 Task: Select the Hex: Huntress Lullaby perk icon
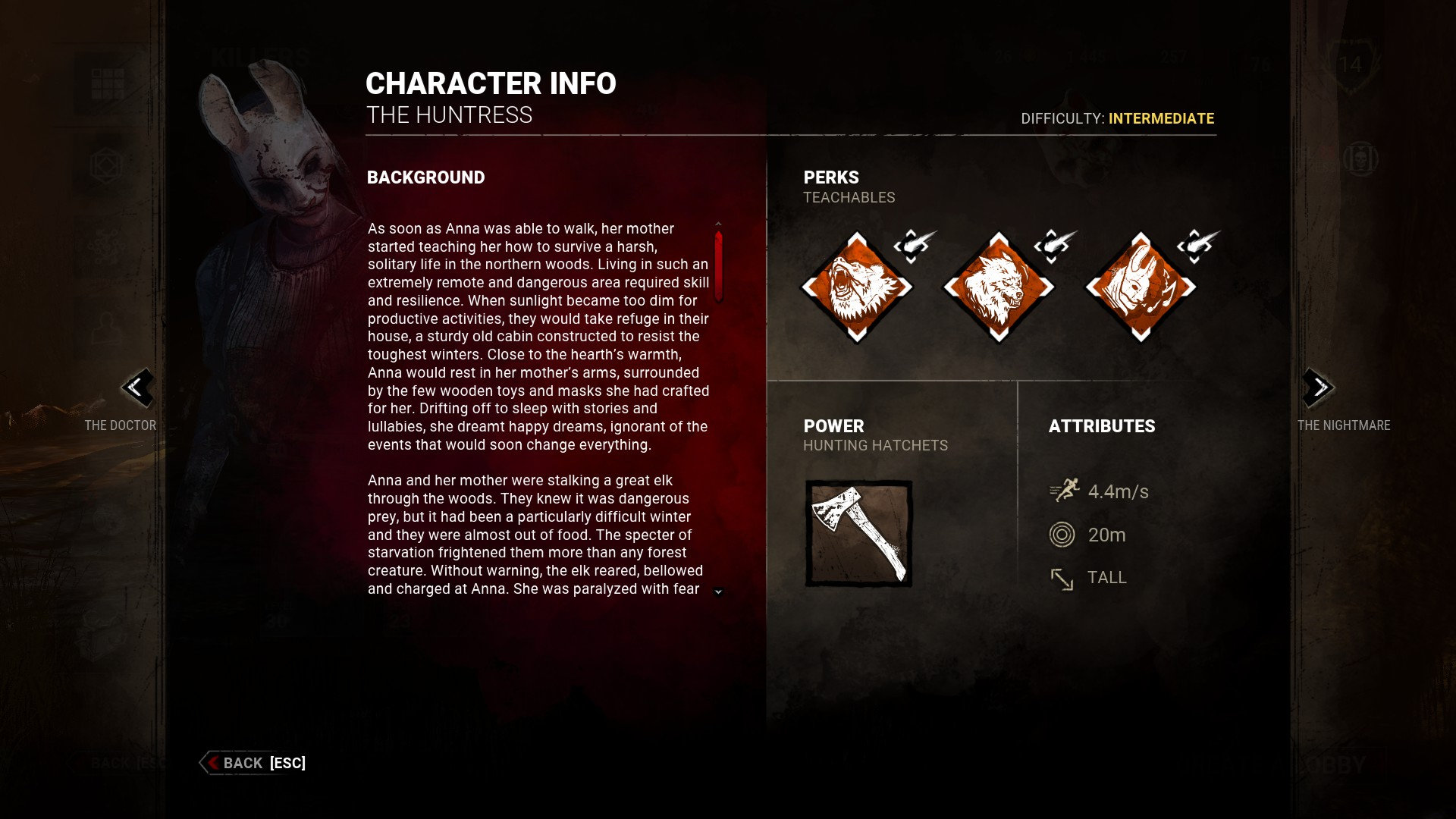1141,287
